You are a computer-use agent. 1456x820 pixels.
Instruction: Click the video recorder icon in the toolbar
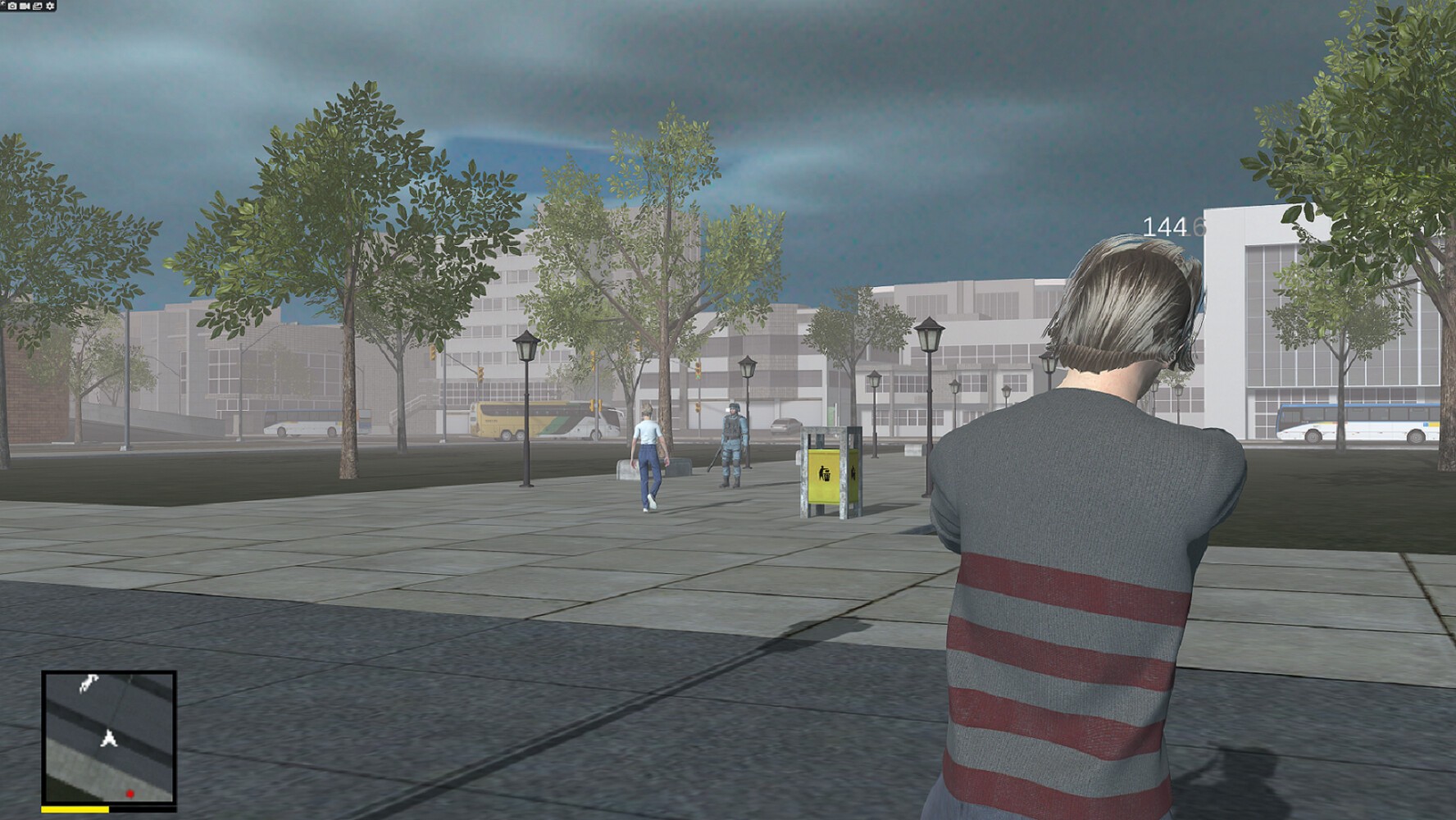[25, 6]
